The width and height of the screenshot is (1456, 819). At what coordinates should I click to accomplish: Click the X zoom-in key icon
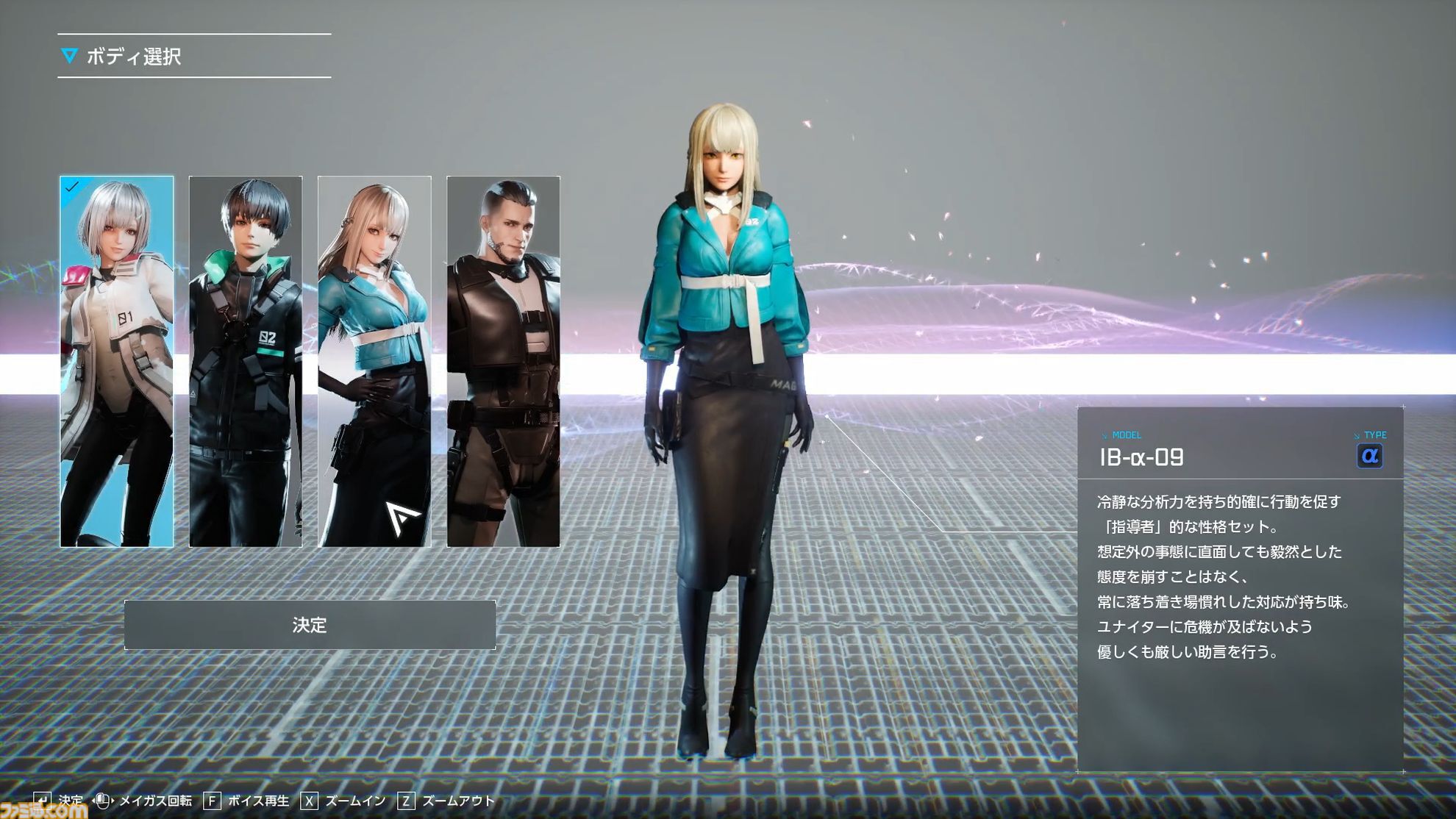[x=310, y=800]
